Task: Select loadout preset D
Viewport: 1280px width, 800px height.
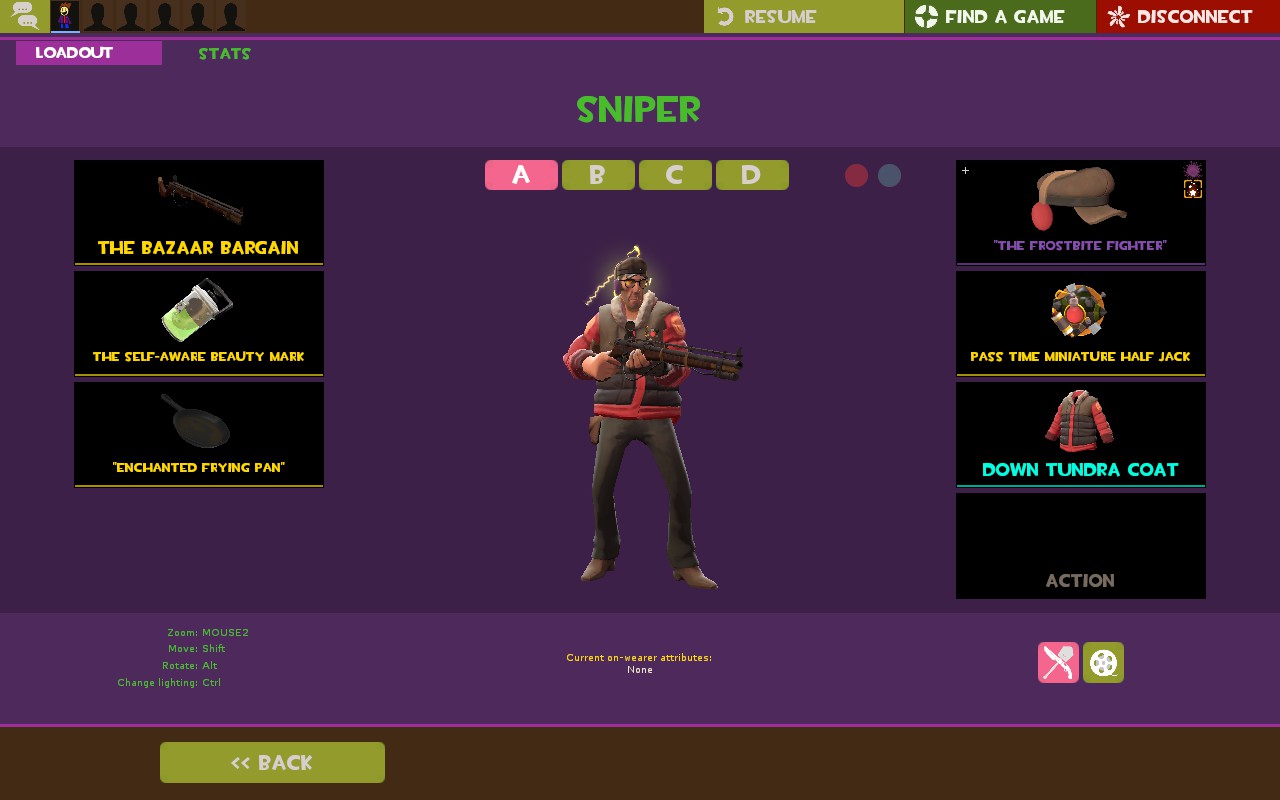Action: pos(752,175)
